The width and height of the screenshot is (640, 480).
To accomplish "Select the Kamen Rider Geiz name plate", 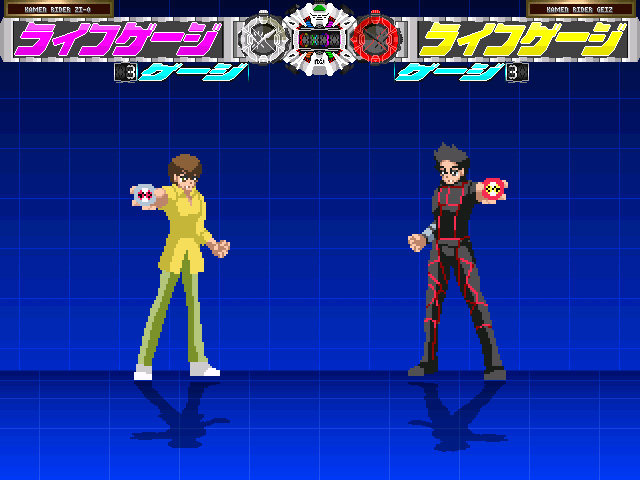I will pyautogui.click(x=581, y=9).
